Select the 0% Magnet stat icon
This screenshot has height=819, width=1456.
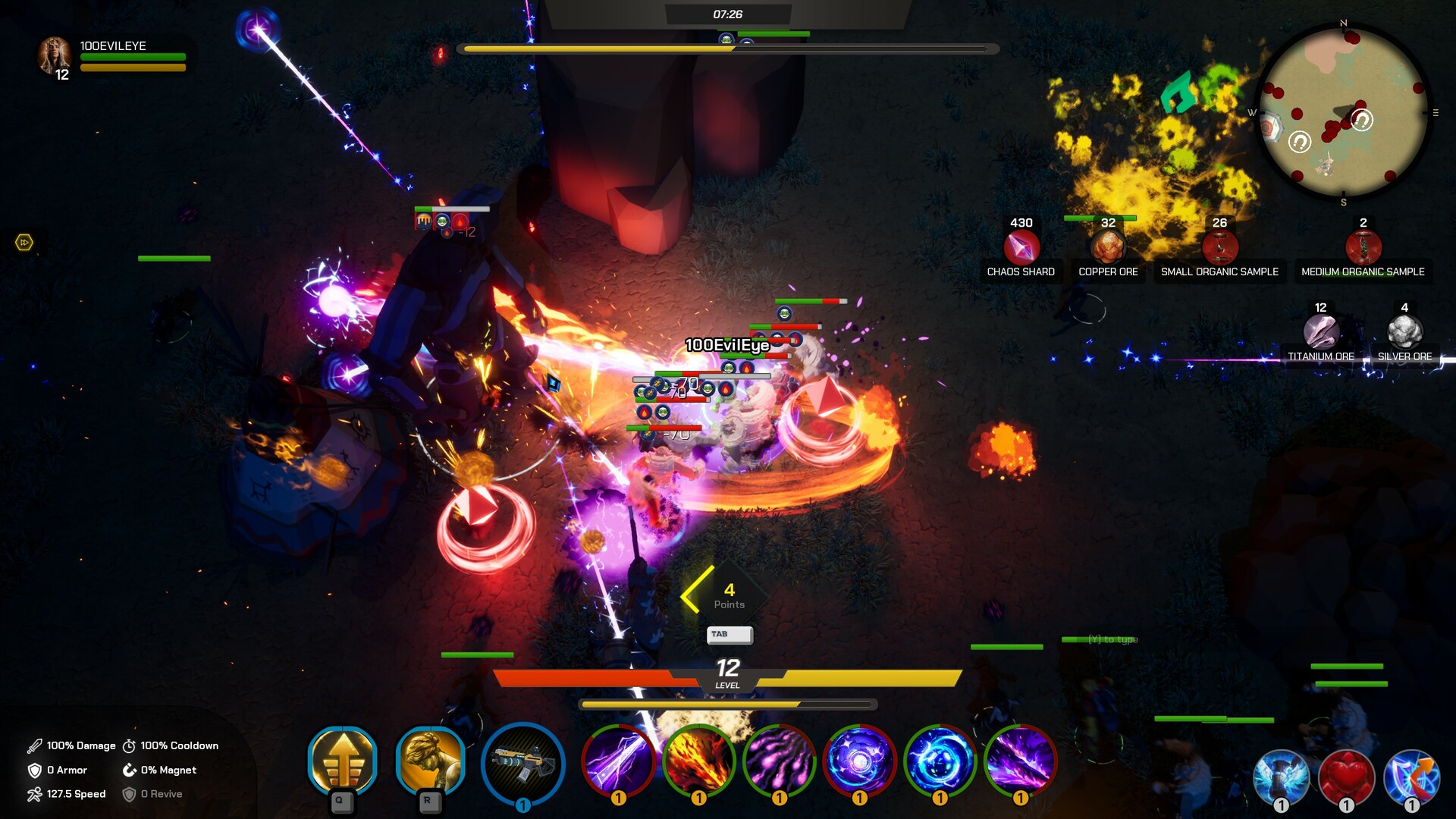point(129,770)
